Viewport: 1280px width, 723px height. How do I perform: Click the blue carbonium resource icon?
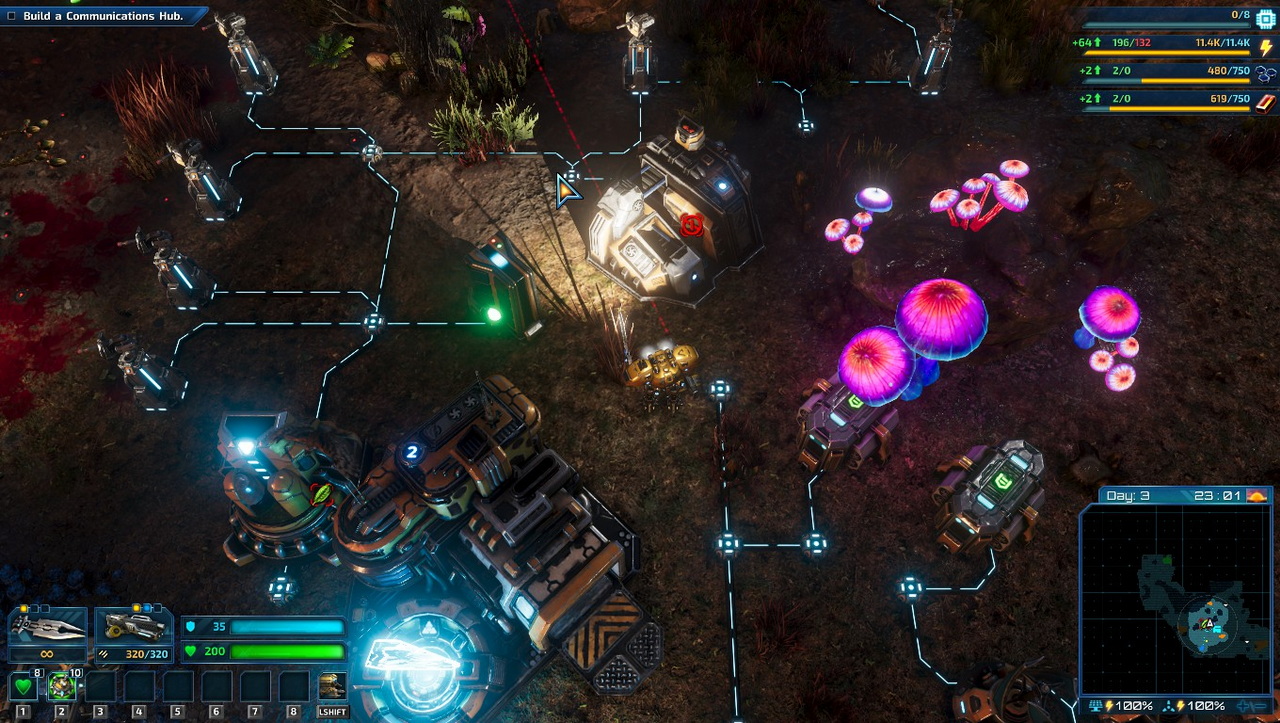[1266, 74]
